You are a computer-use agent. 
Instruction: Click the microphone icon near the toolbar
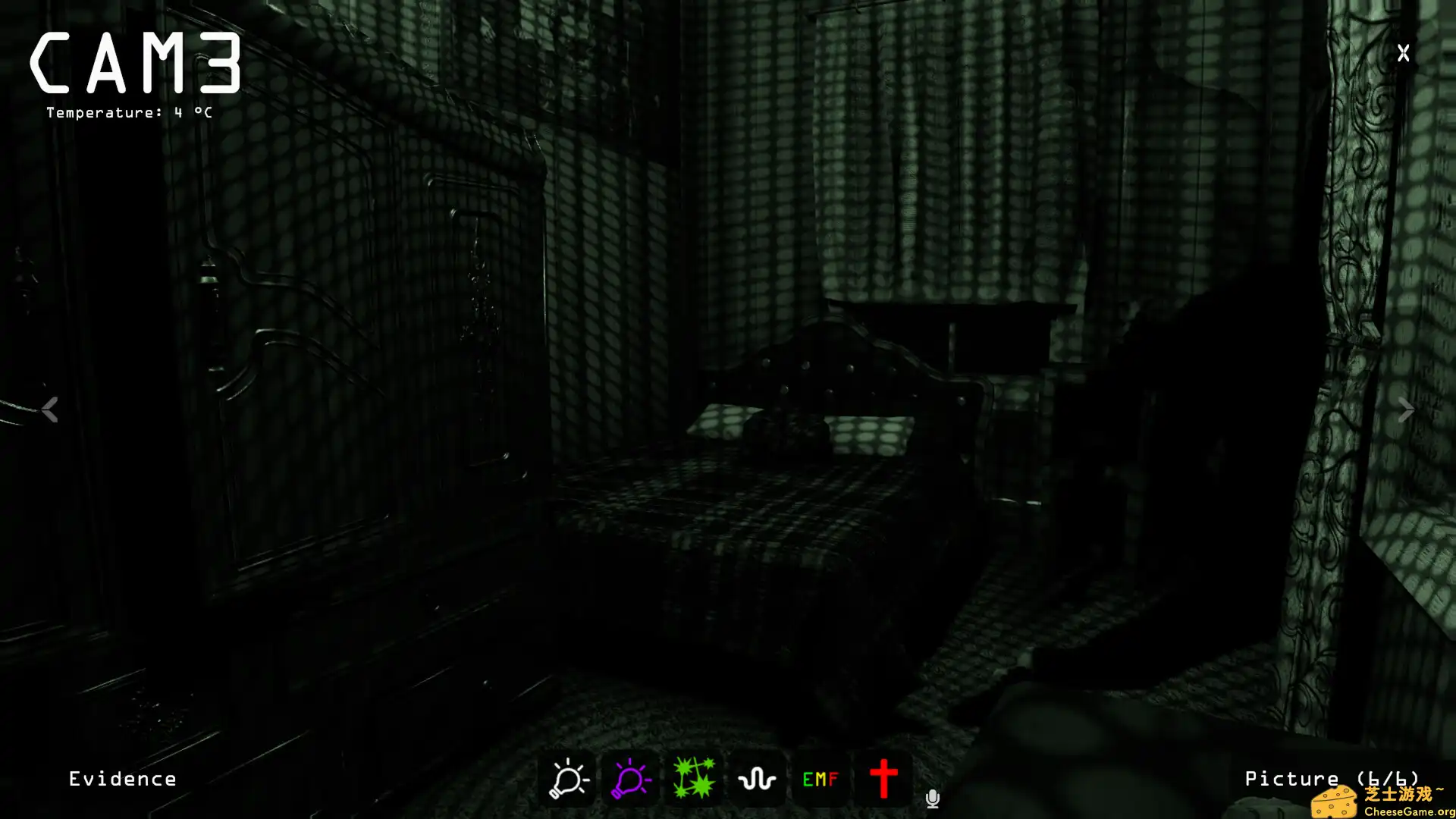932,798
